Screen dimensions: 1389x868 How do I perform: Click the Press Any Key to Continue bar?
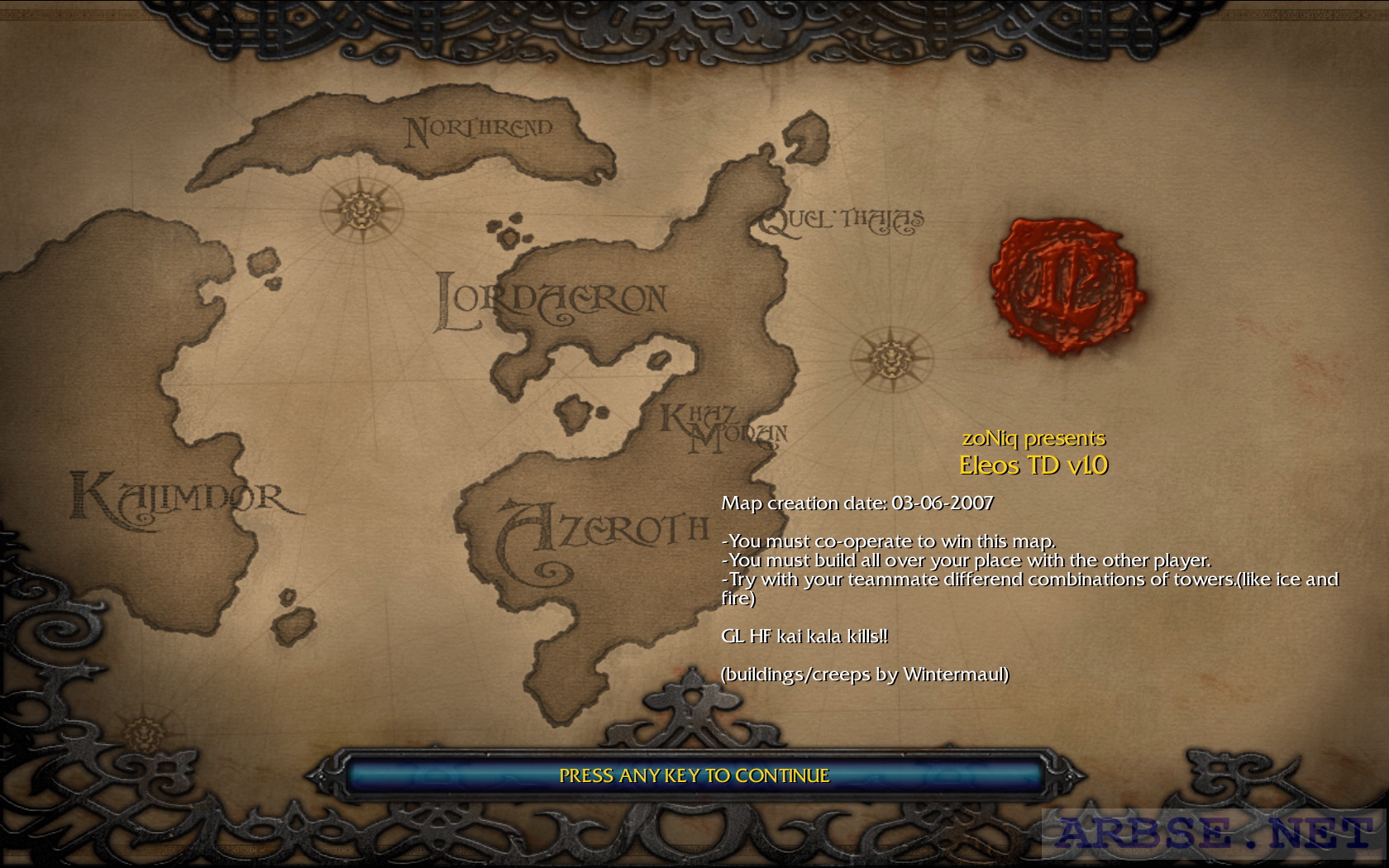[x=694, y=775]
